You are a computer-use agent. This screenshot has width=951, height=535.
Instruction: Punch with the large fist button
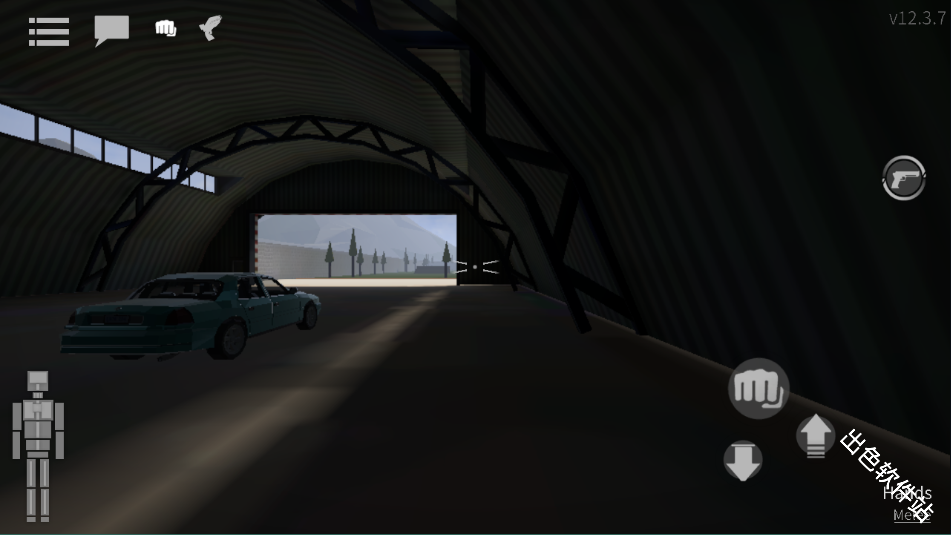pyautogui.click(x=759, y=388)
